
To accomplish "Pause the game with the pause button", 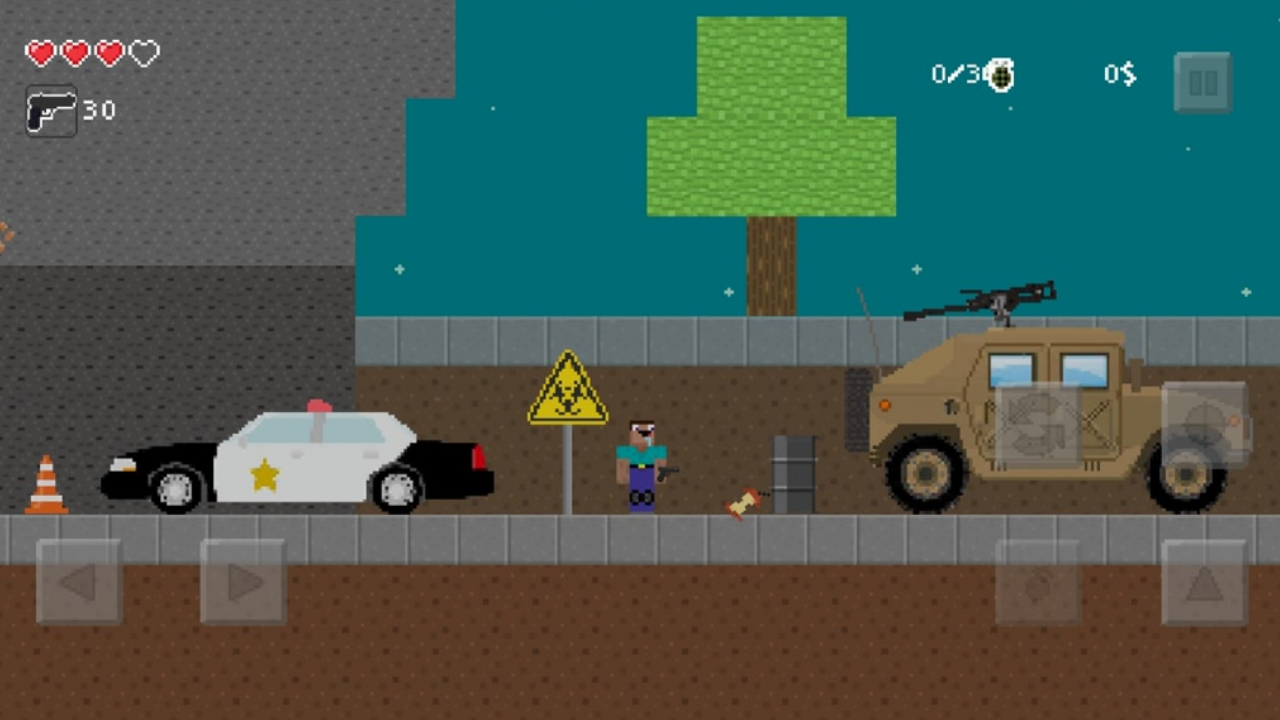I will coord(1202,81).
